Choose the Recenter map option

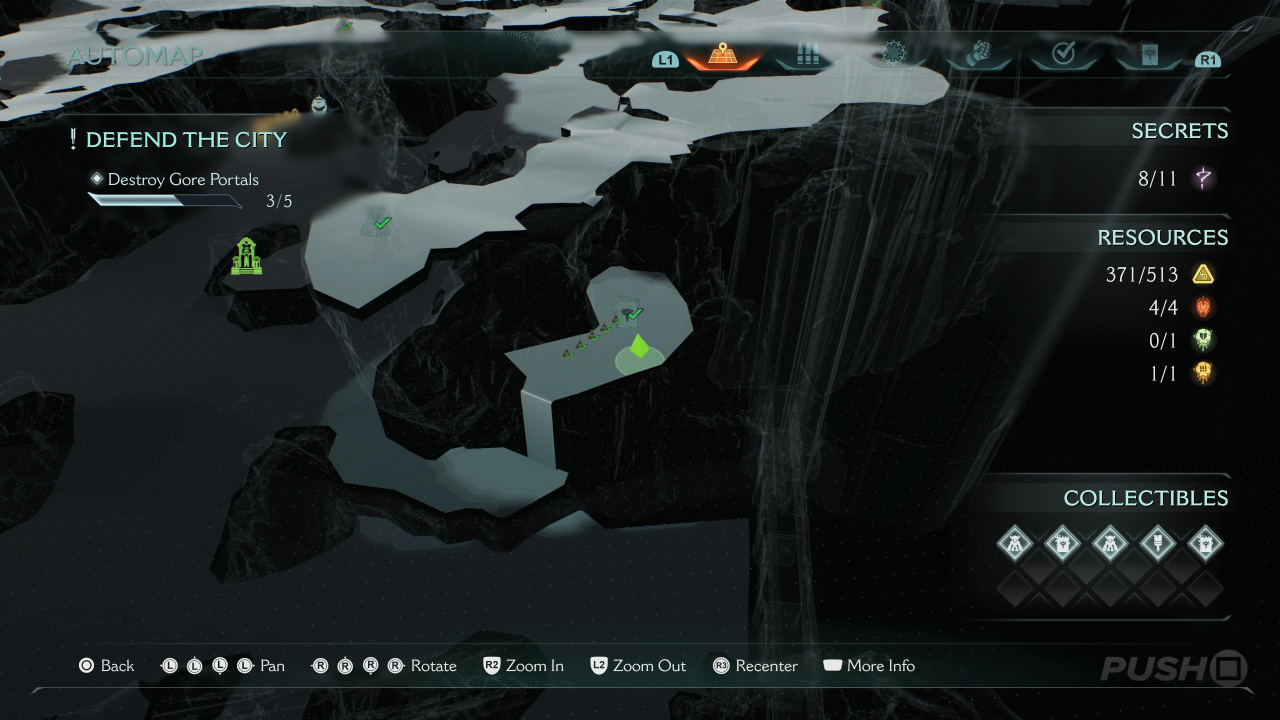point(755,666)
